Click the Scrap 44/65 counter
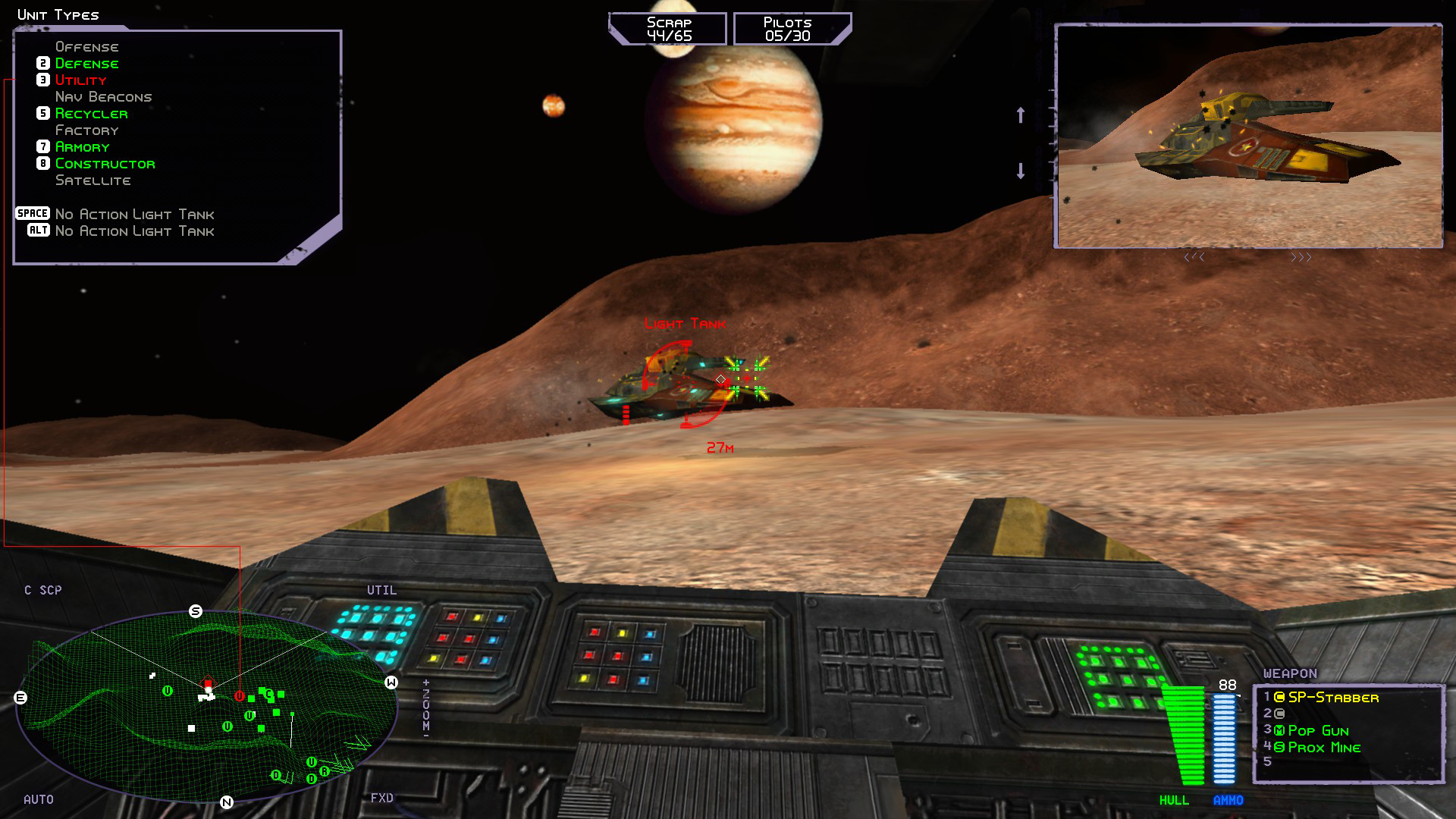1456x819 pixels. (x=667, y=27)
